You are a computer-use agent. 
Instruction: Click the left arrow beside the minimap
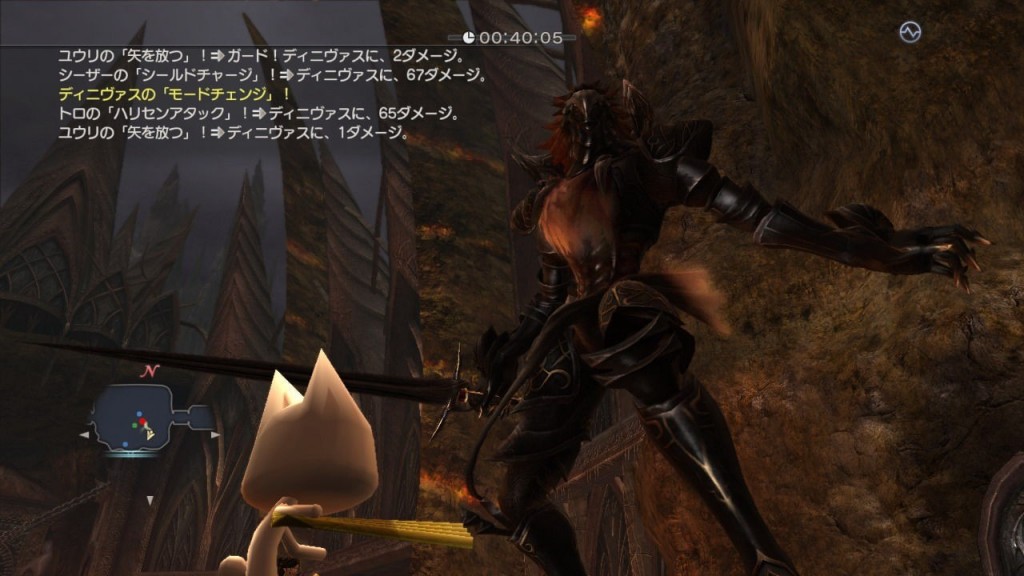83,436
